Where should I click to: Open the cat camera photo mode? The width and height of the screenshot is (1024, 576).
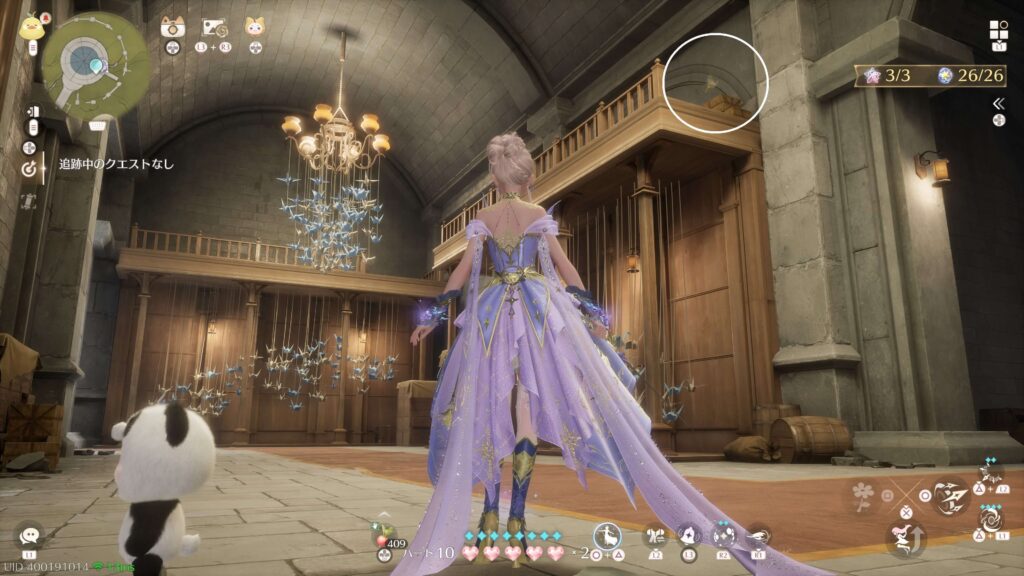pos(172,27)
